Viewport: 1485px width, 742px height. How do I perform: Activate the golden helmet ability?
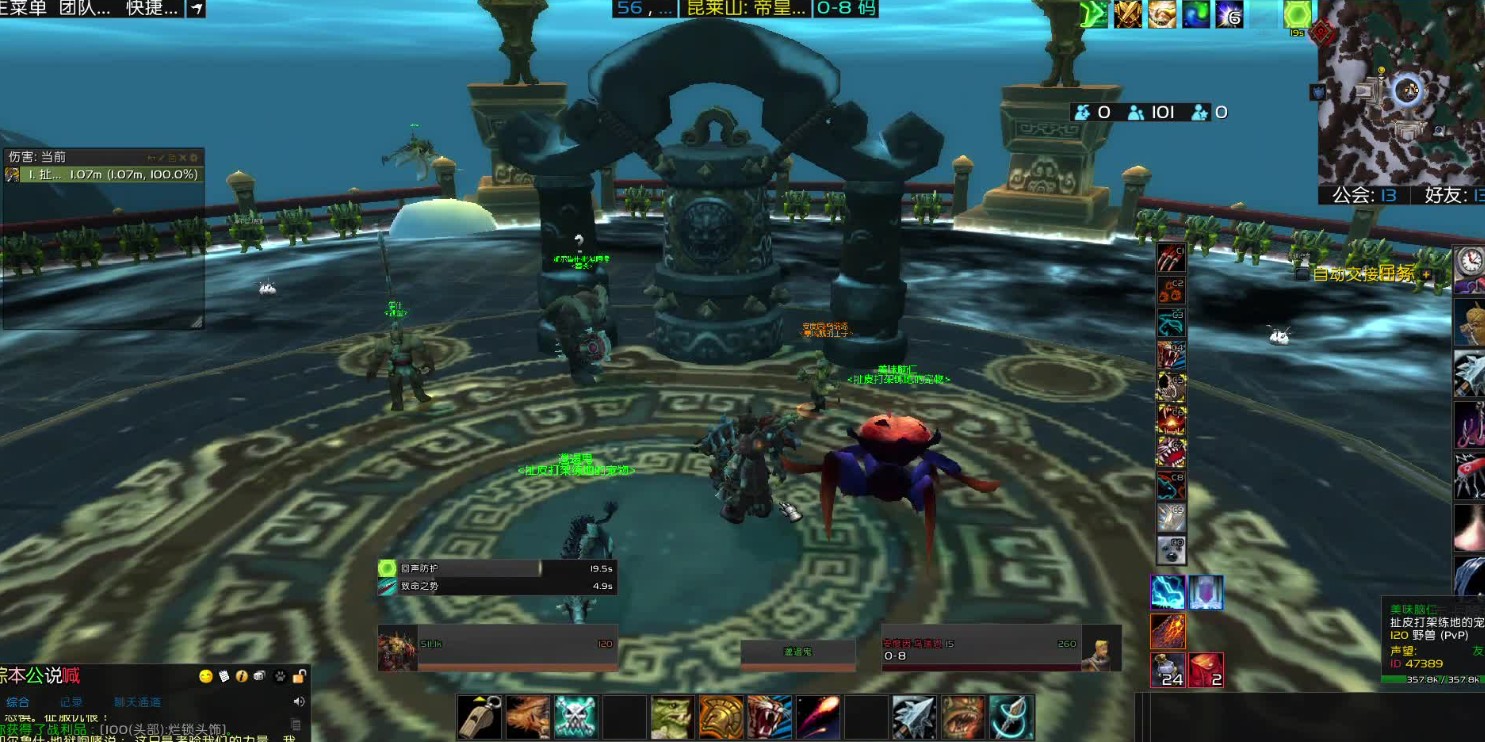(721, 717)
